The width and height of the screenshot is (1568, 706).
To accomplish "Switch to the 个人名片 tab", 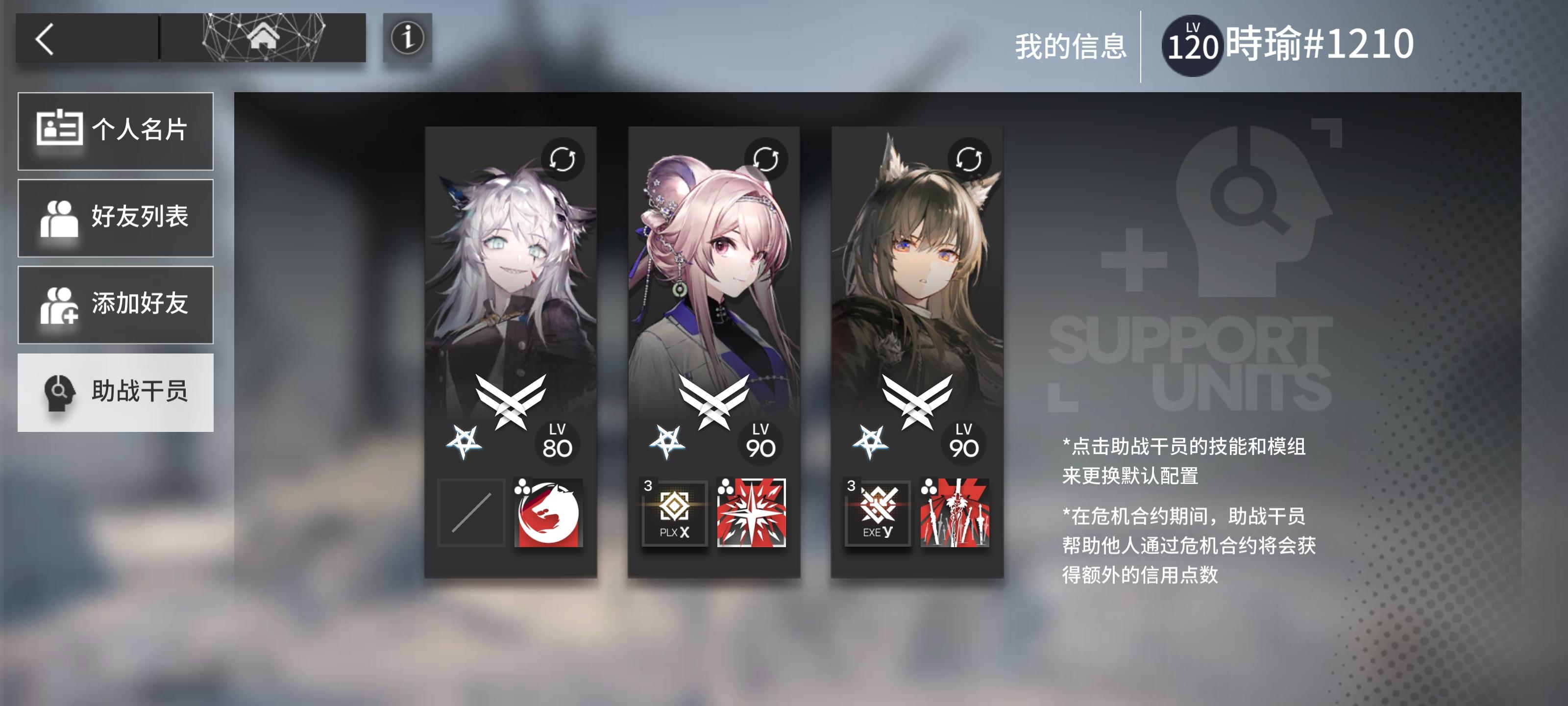I will pyautogui.click(x=116, y=130).
